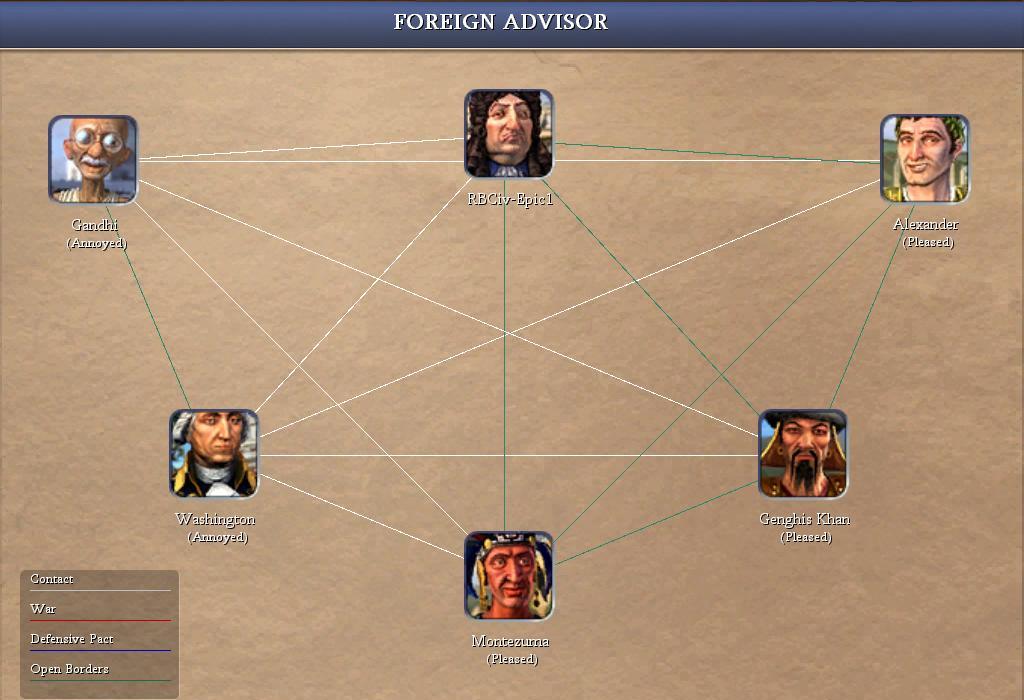Image resolution: width=1024 pixels, height=700 pixels.
Task: Click the Open Borders legend entry
Action: (x=69, y=669)
